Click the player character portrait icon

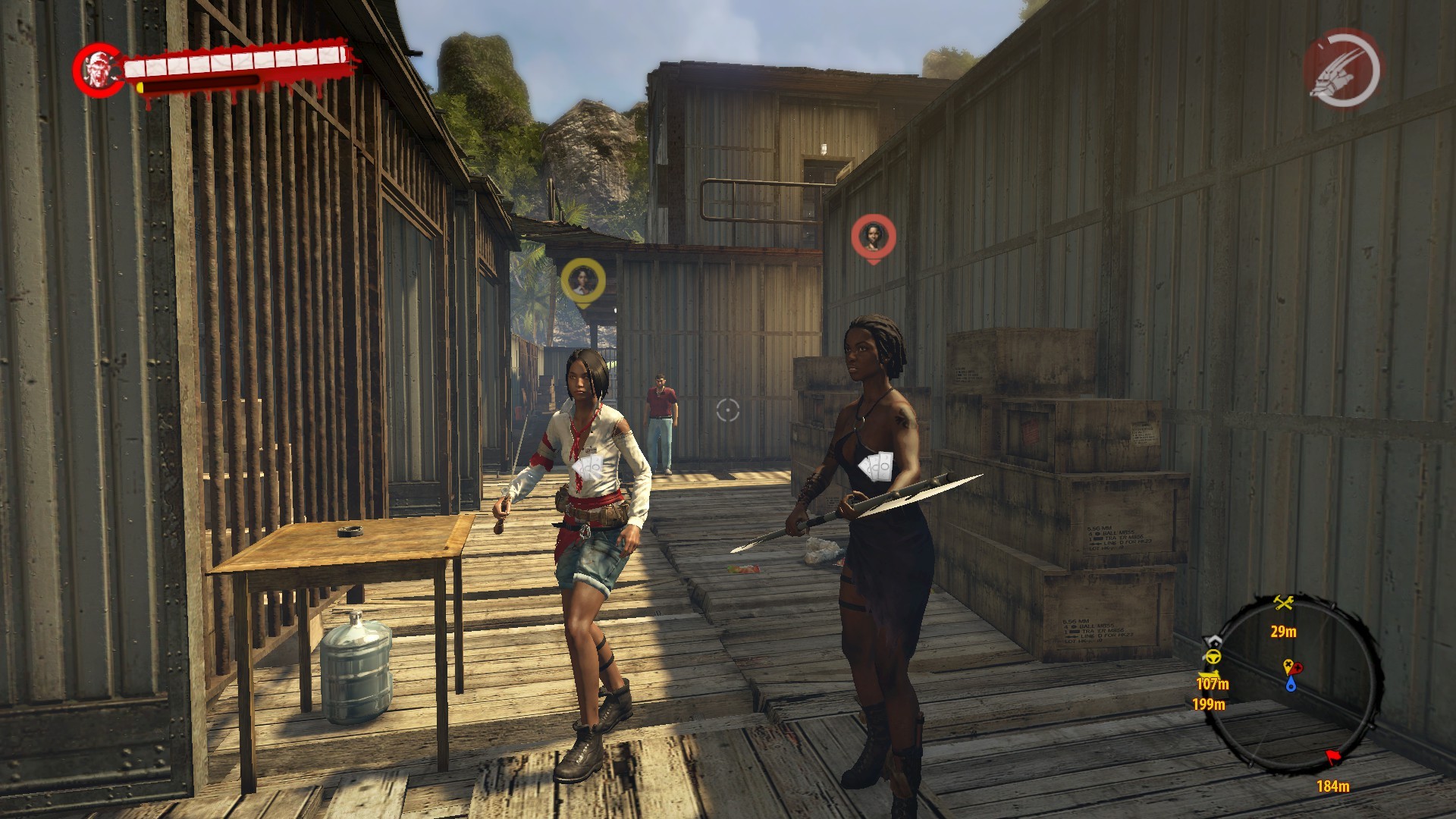(x=99, y=70)
